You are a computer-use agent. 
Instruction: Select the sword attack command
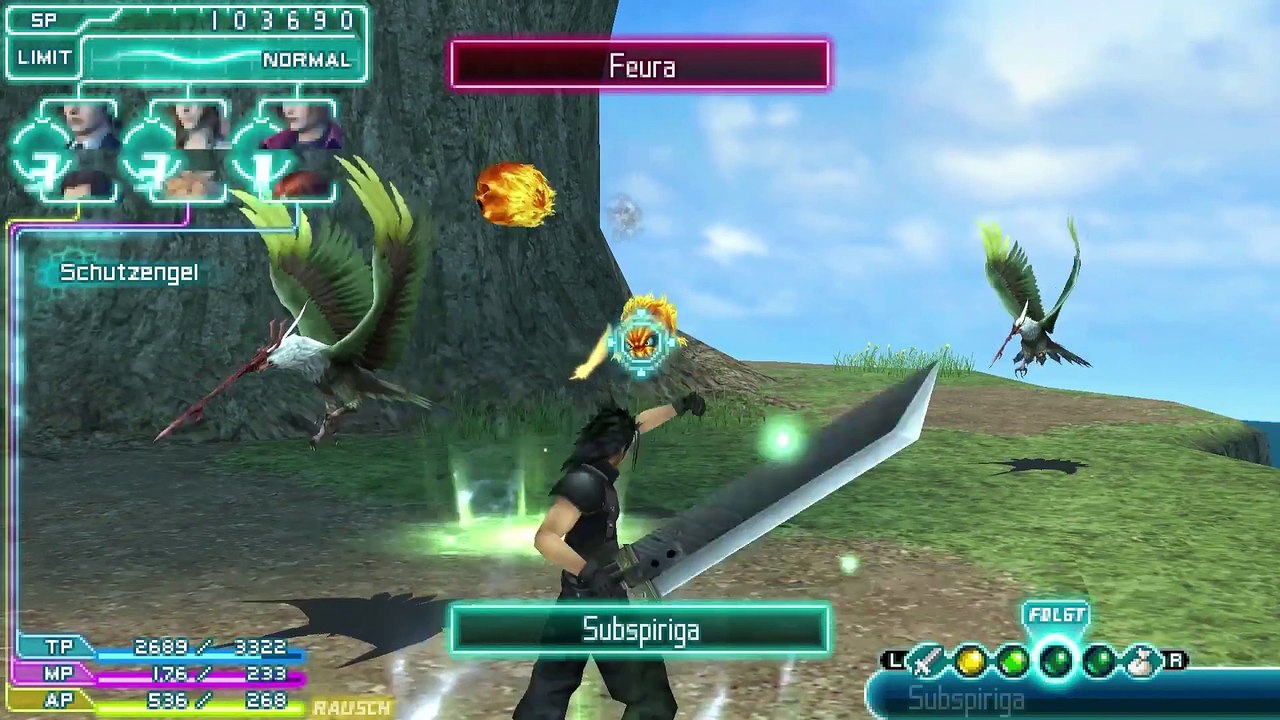click(x=928, y=661)
